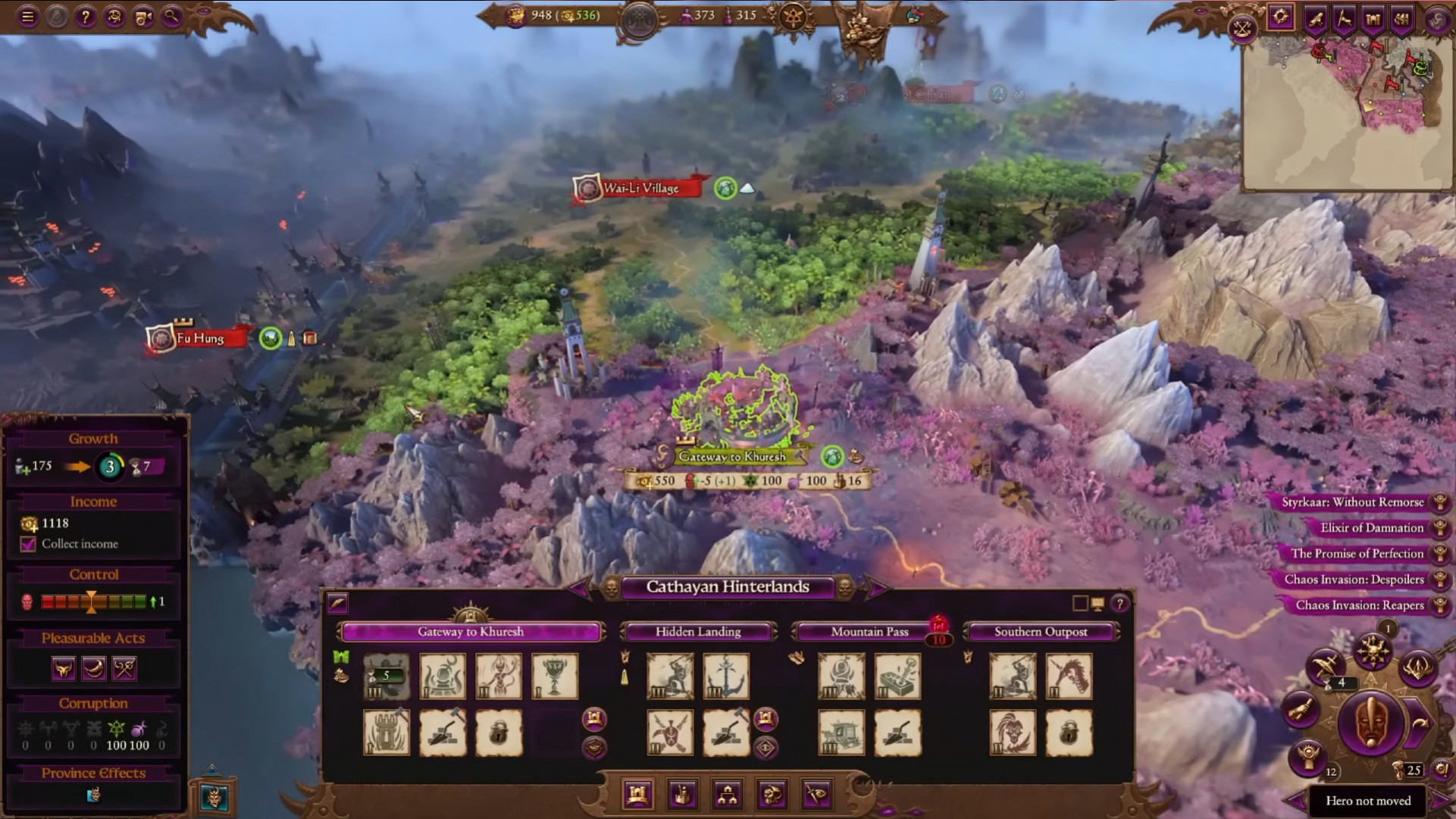Toggle settlement markers castle icon above minimap
Image resolution: width=1456 pixels, height=819 pixels.
click(1373, 16)
